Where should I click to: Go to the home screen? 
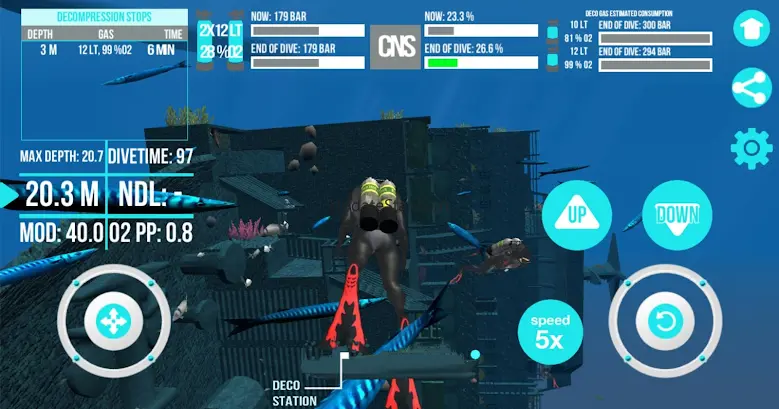(751, 29)
